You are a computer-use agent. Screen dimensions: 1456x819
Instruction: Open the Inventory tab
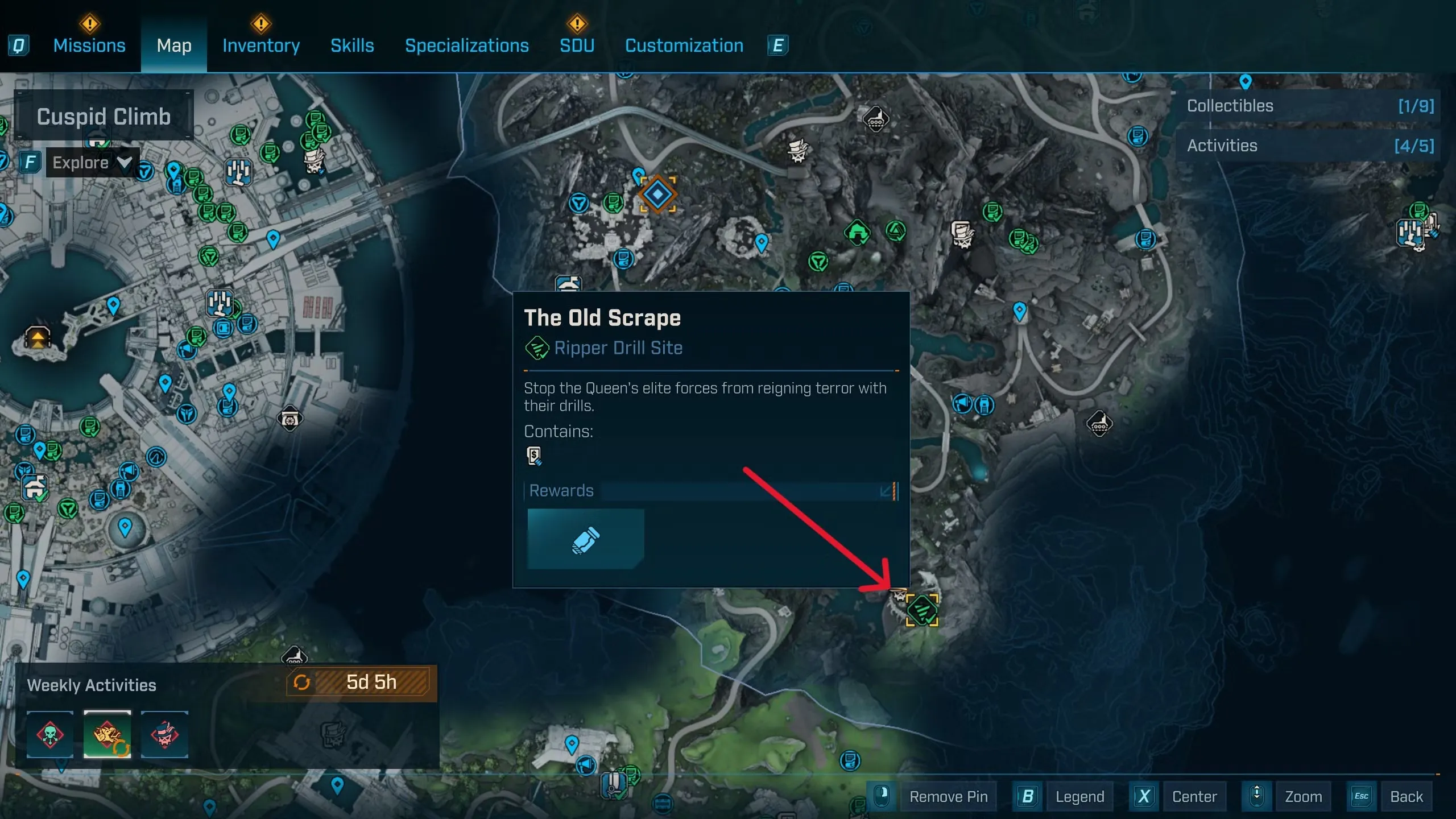click(x=261, y=45)
